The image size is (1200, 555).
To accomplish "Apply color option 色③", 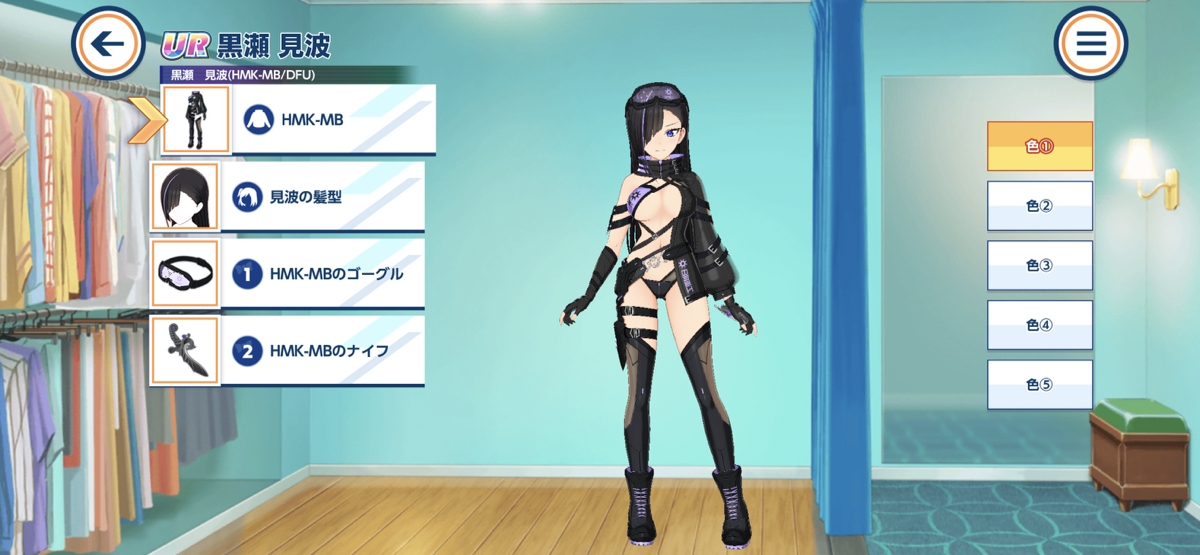I will [x=1040, y=266].
